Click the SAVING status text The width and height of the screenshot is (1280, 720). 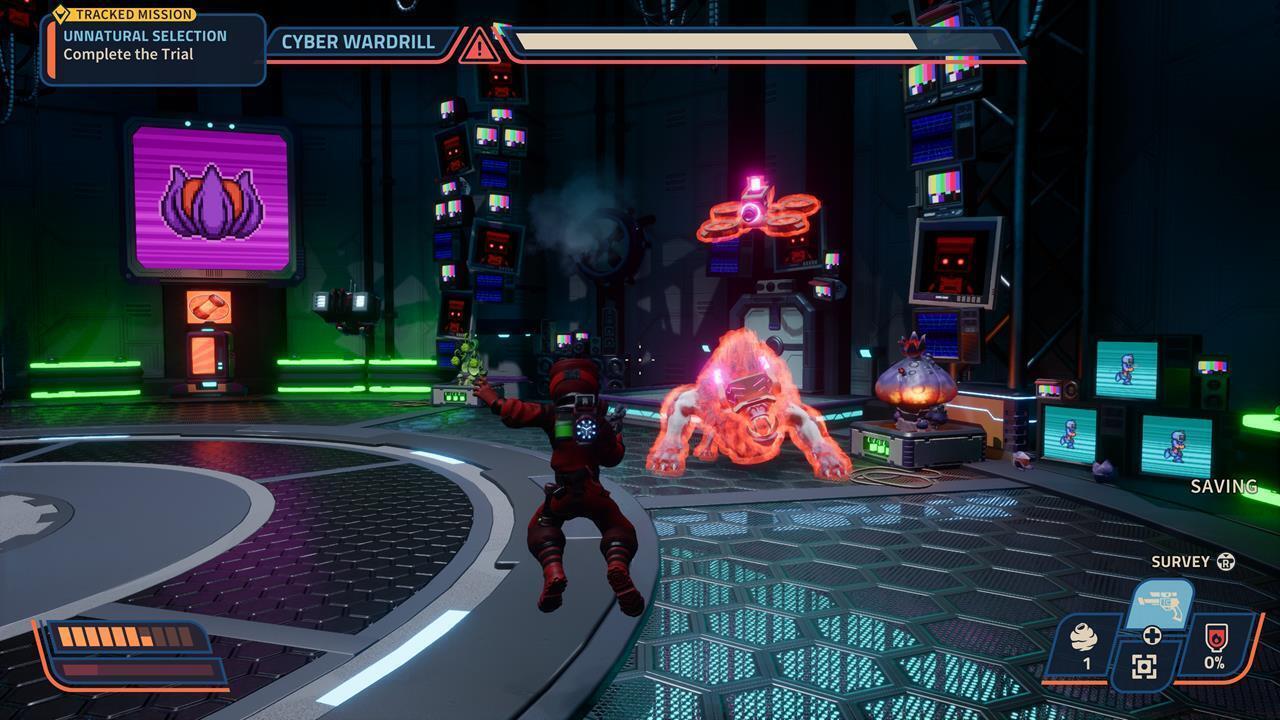click(x=1224, y=487)
